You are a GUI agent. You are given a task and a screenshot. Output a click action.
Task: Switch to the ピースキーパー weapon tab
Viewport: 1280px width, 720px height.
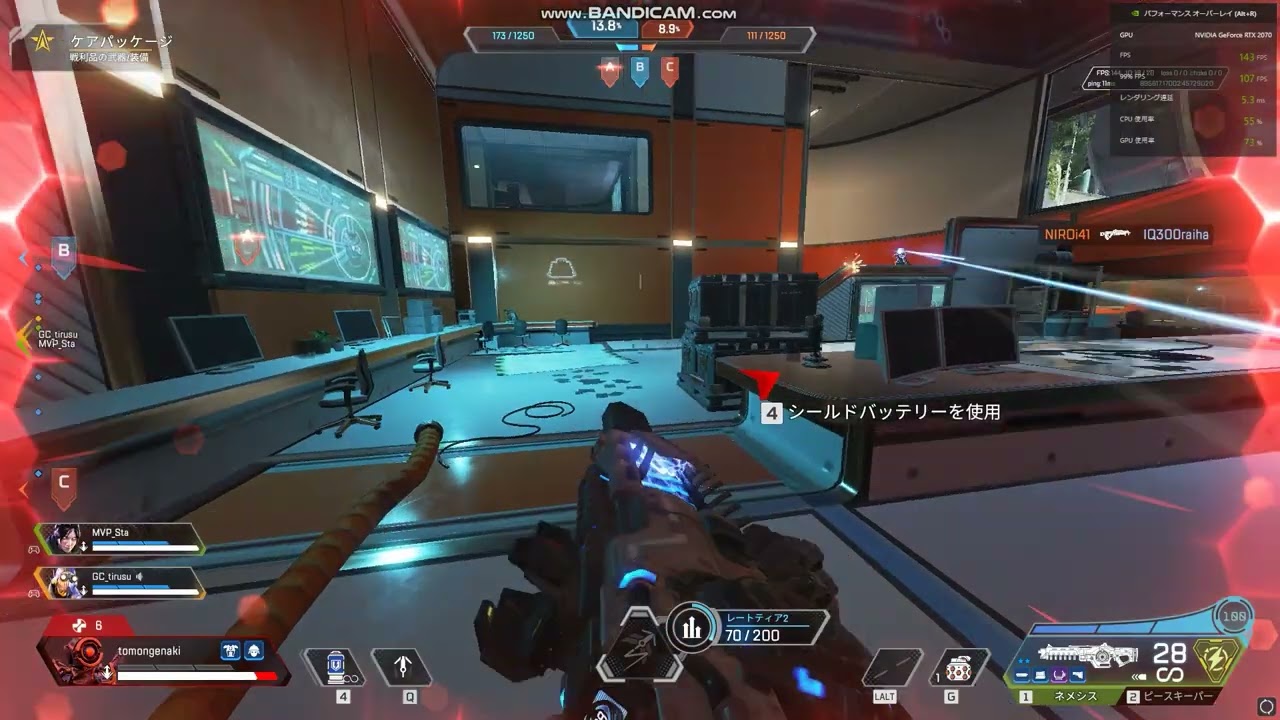[1177, 696]
